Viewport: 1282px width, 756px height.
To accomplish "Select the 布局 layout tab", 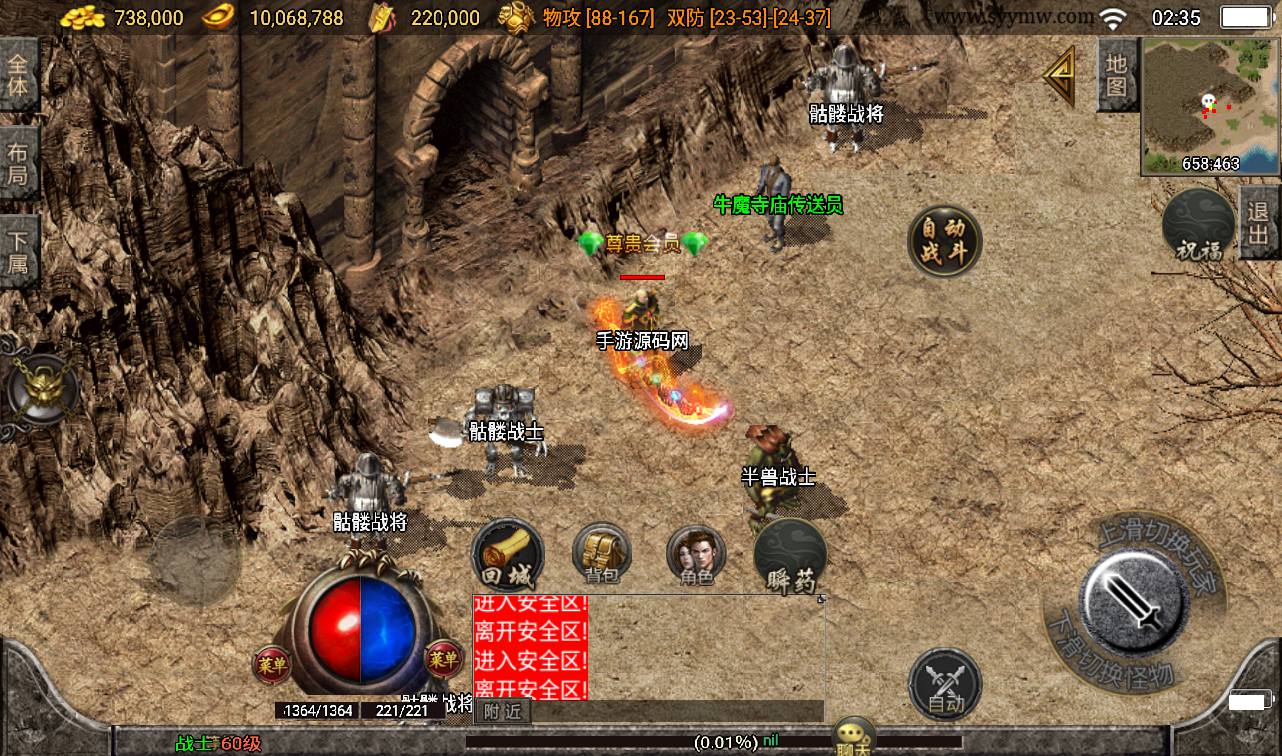I will tap(19, 165).
